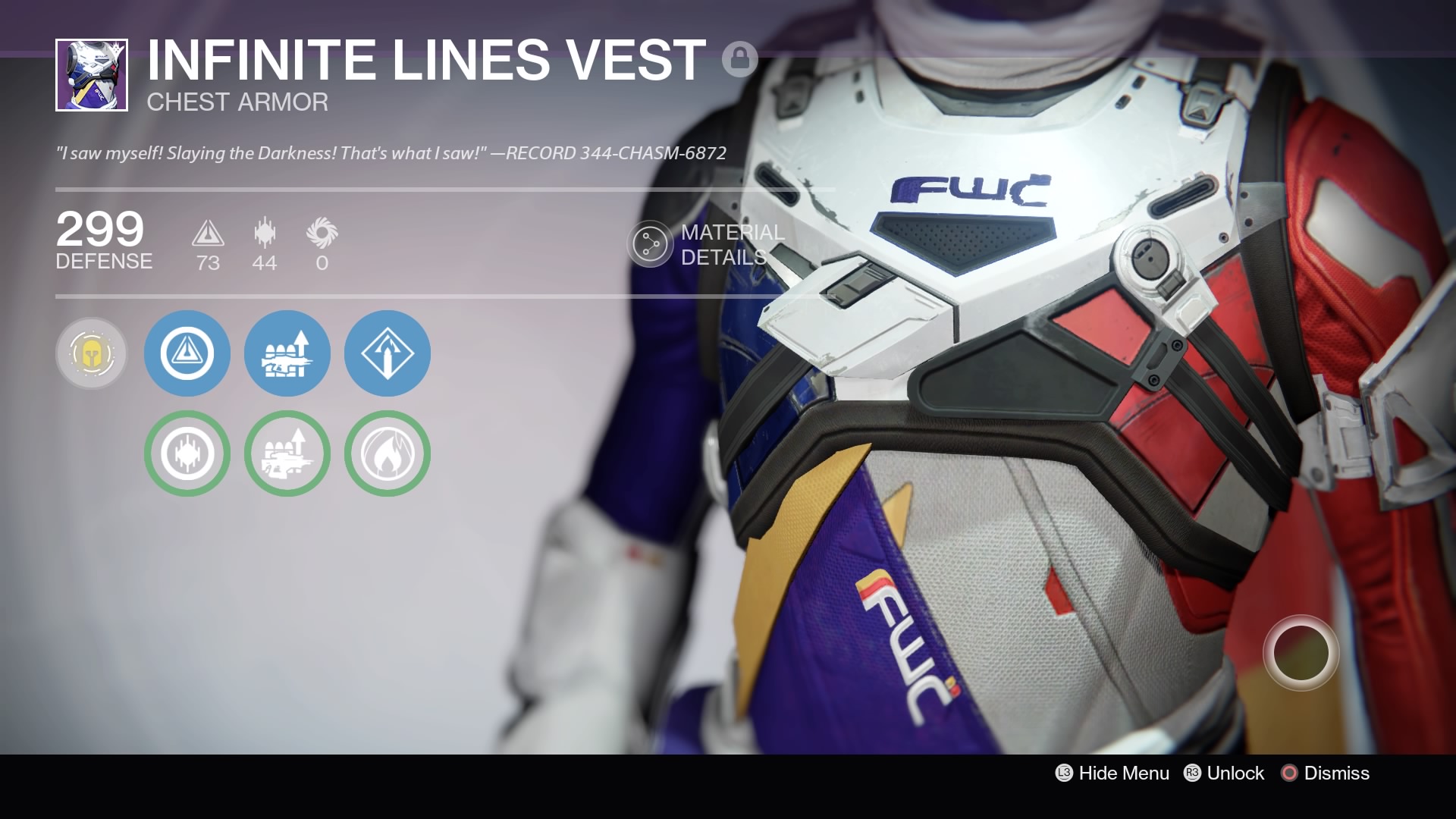Select the green-ringed flame perk node
Image resolution: width=1456 pixels, height=819 pixels.
(x=388, y=453)
